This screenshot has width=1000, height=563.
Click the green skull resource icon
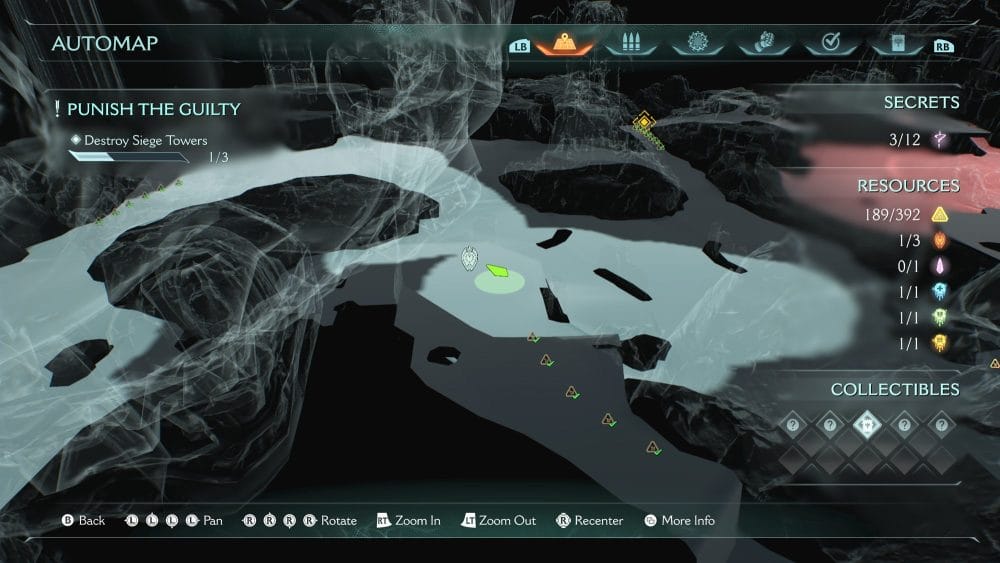point(939,318)
